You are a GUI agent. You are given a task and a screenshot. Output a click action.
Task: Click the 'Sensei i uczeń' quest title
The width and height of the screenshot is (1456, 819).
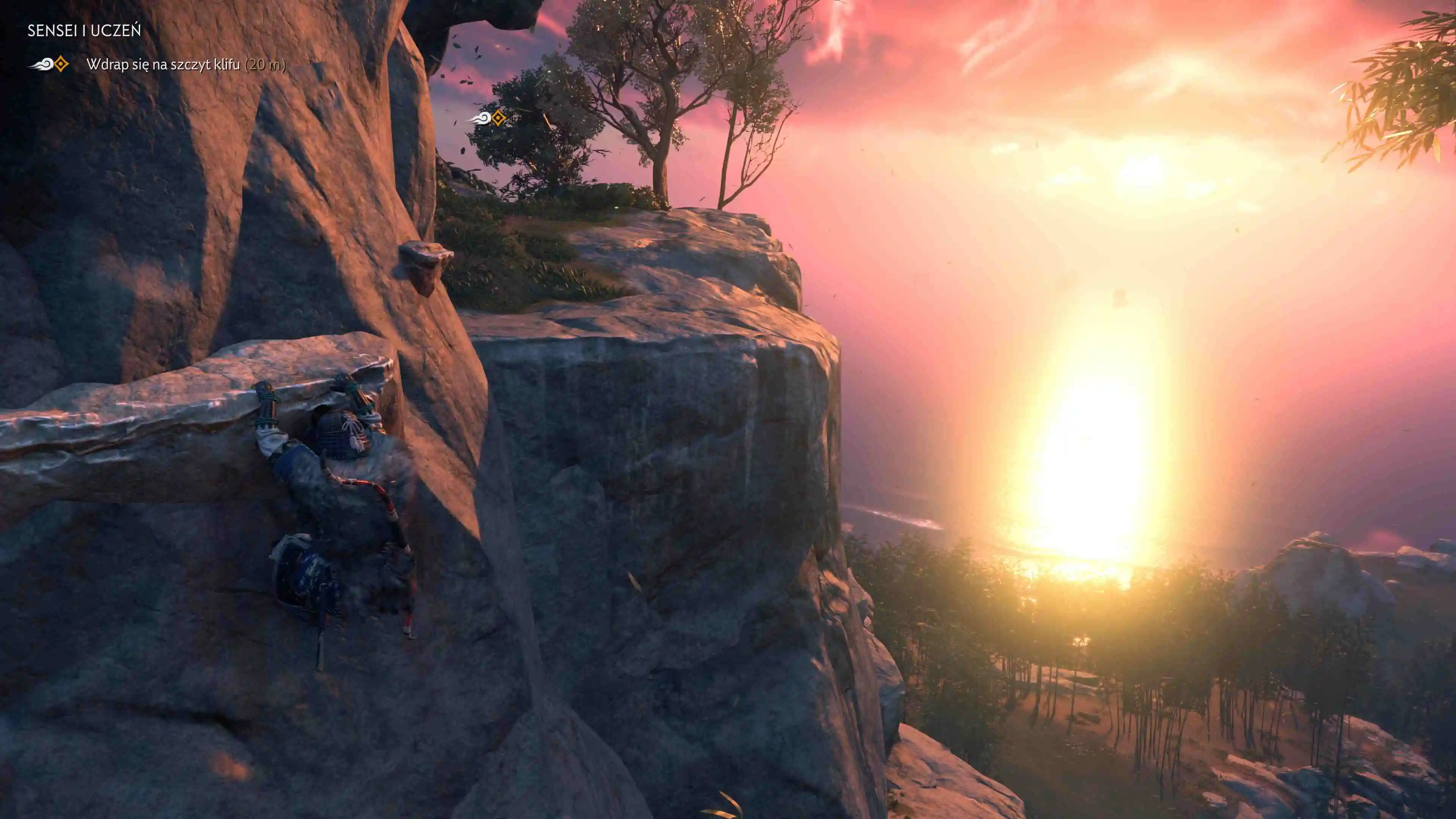coord(84,30)
